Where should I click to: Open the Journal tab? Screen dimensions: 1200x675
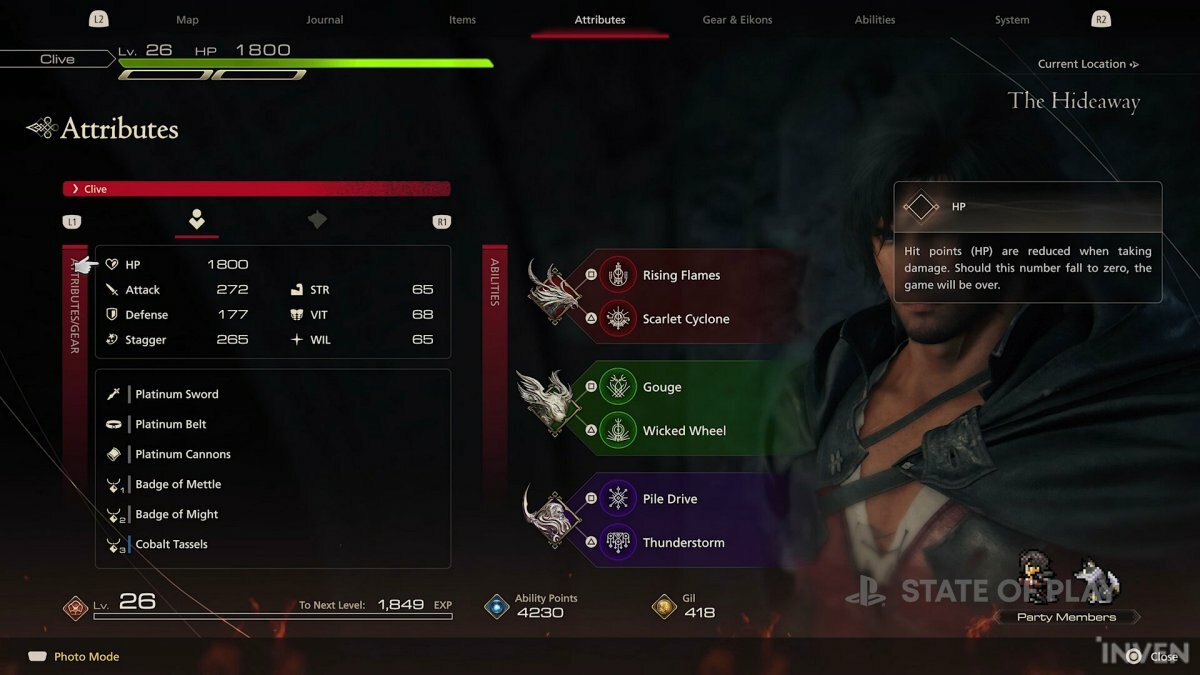(324, 20)
